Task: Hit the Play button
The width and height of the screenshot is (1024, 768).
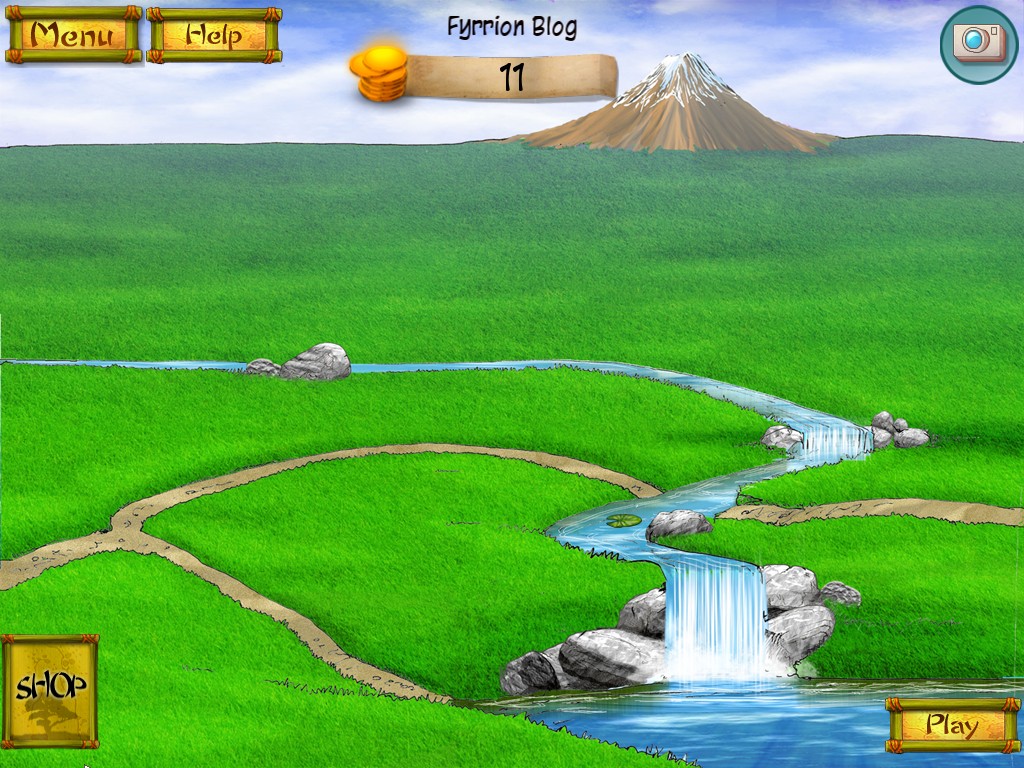Action: pyautogui.click(x=951, y=725)
